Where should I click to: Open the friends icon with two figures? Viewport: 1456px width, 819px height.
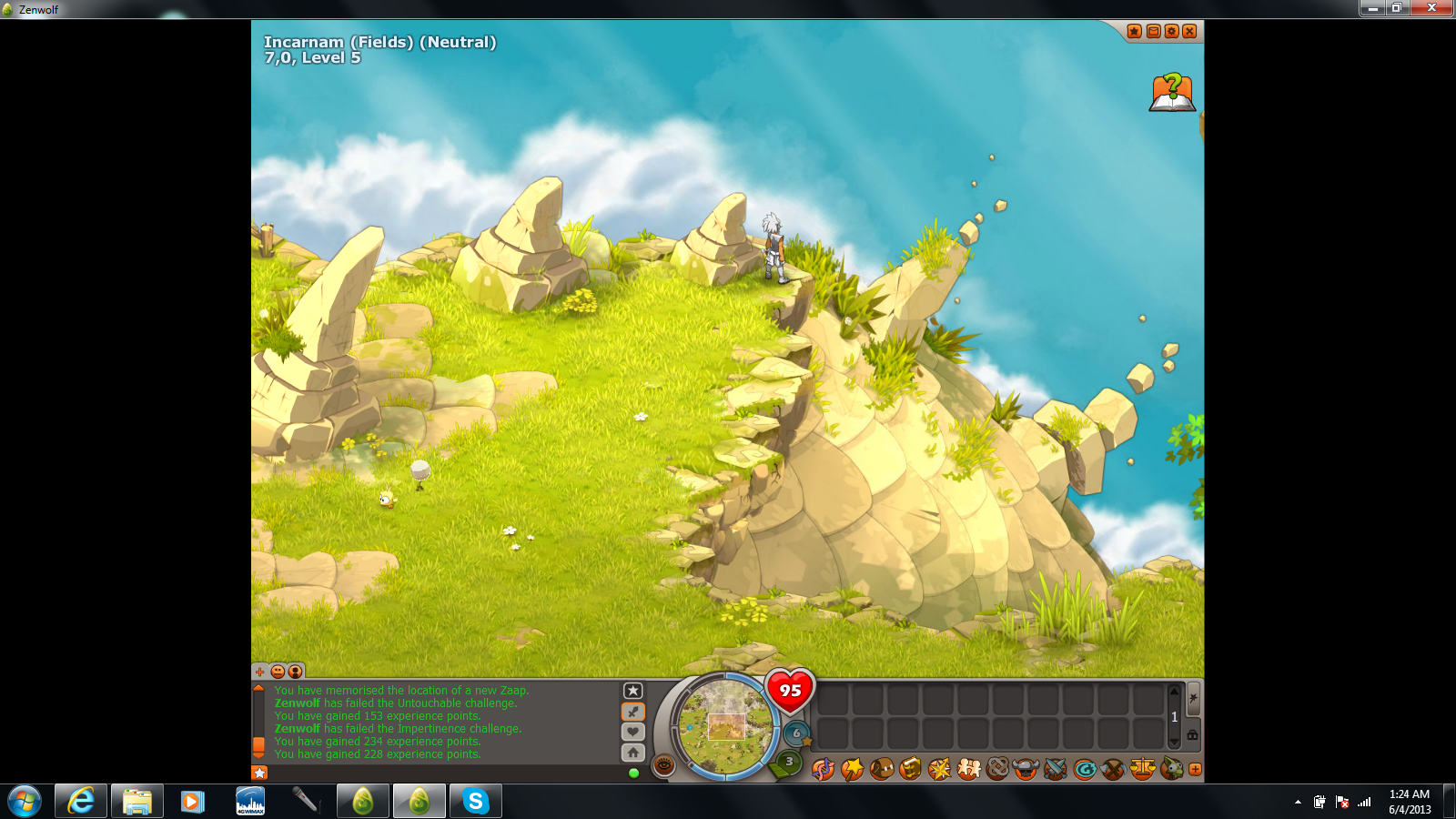(x=968, y=770)
